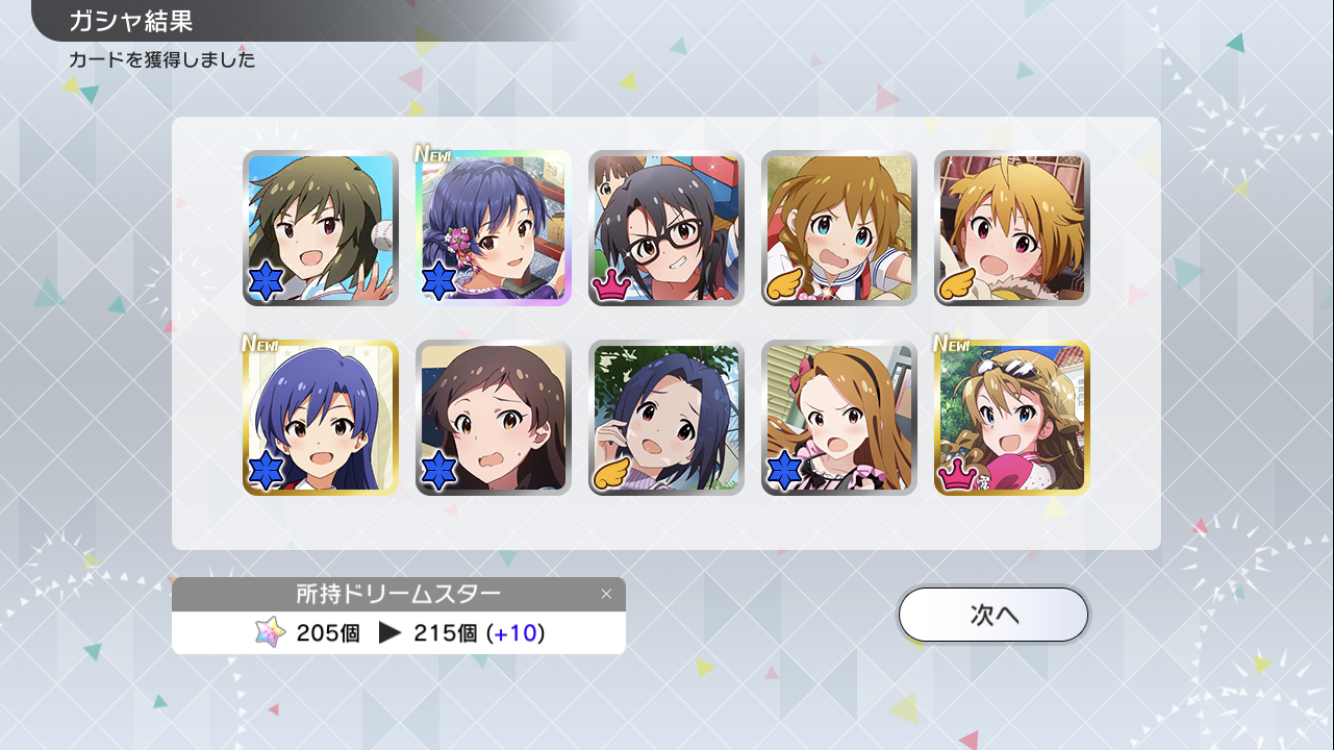This screenshot has width=1334, height=750.
Task: Select the short blonde-haired girl card
Action: pos(1012,228)
